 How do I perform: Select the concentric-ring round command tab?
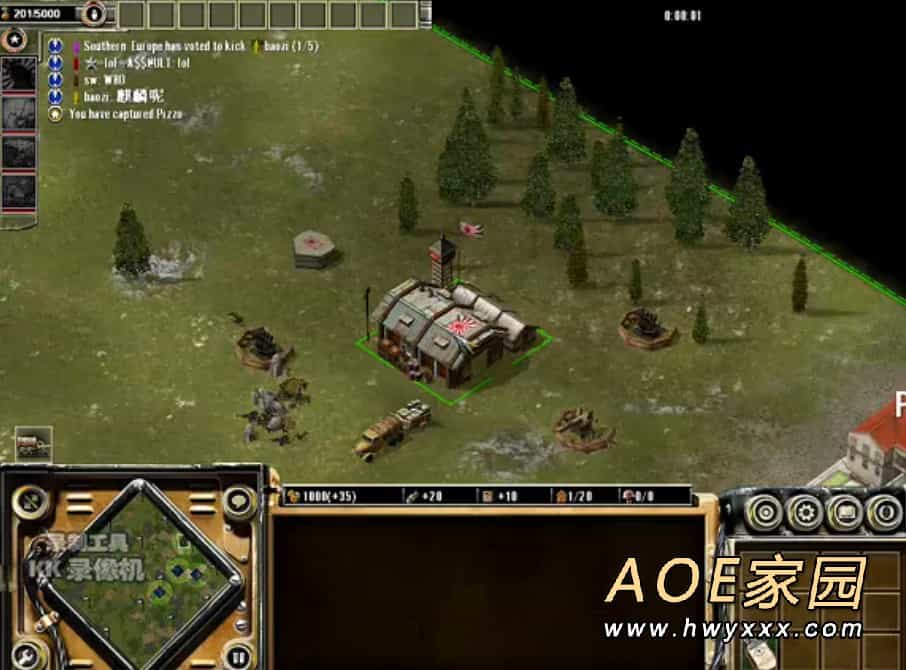coord(765,513)
